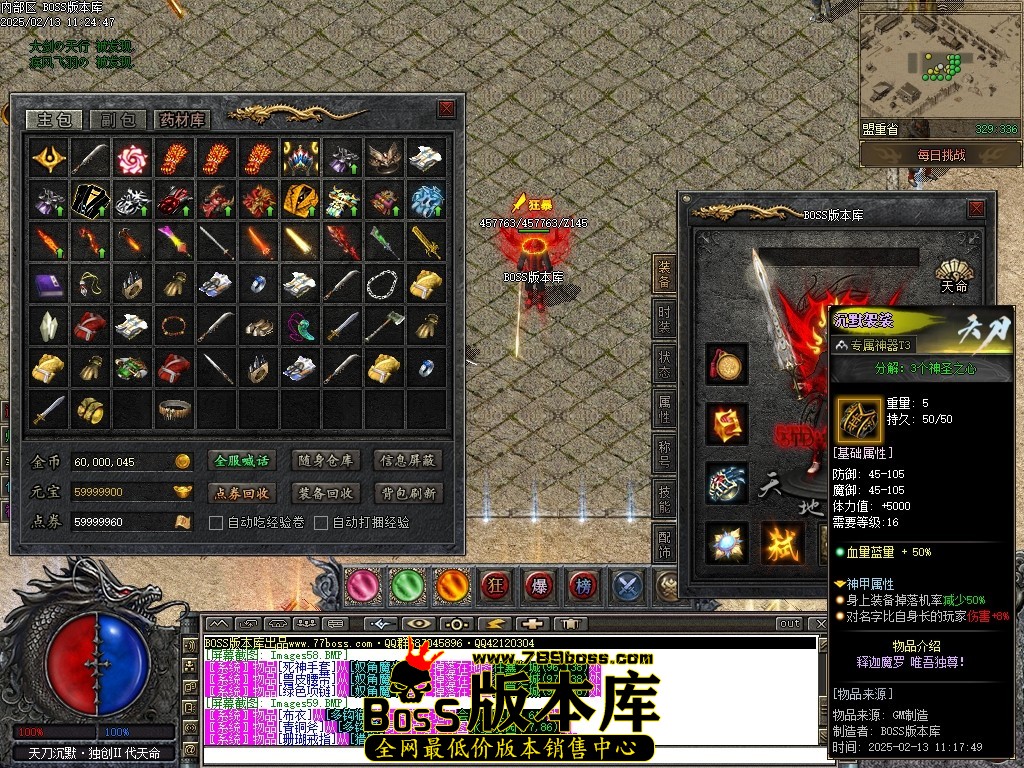Select the 装备回收 button
This screenshot has height=768, width=1024.
click(324, 493)
